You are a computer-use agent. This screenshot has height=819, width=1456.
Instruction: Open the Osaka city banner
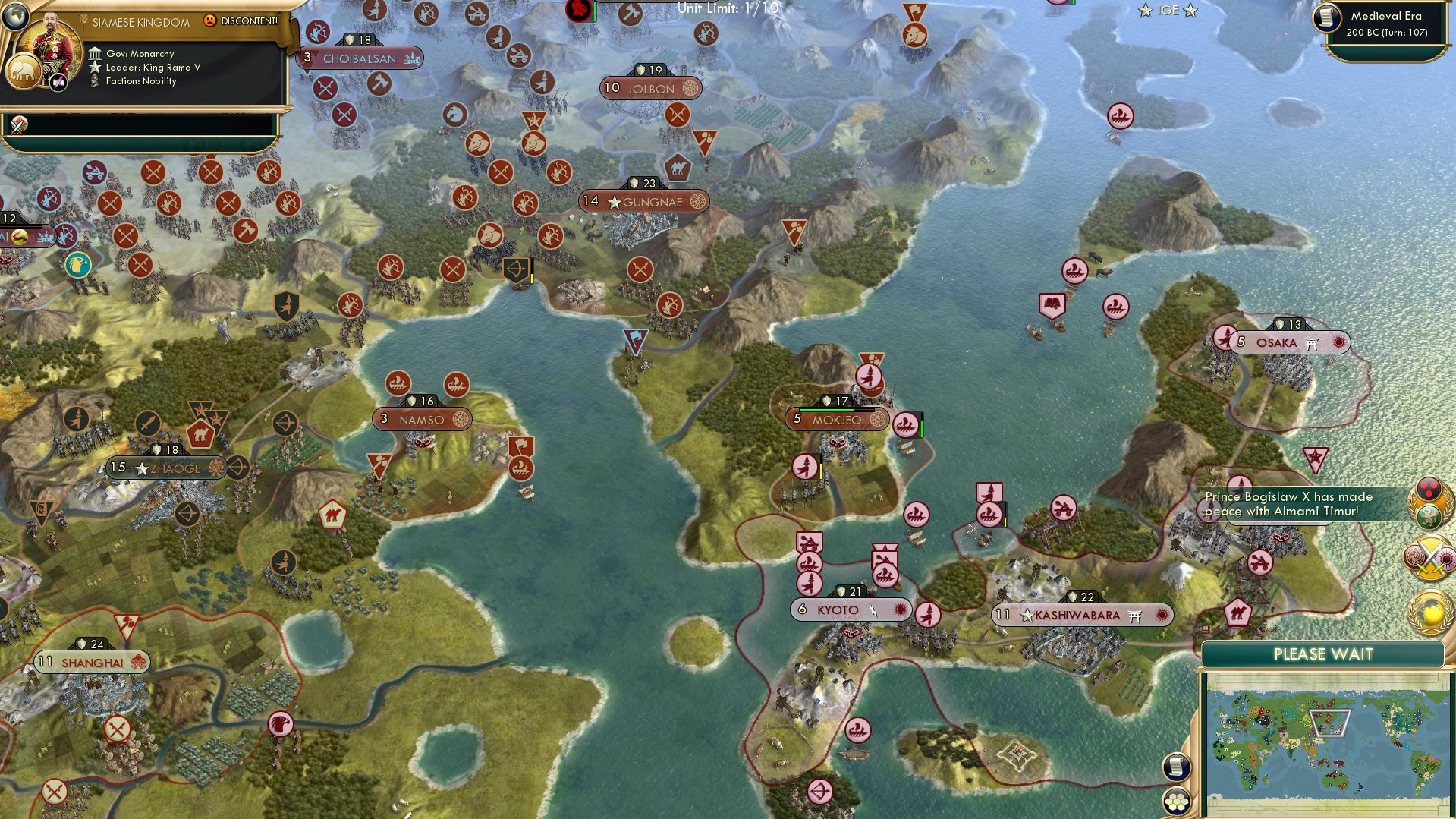click(1288, 342)
